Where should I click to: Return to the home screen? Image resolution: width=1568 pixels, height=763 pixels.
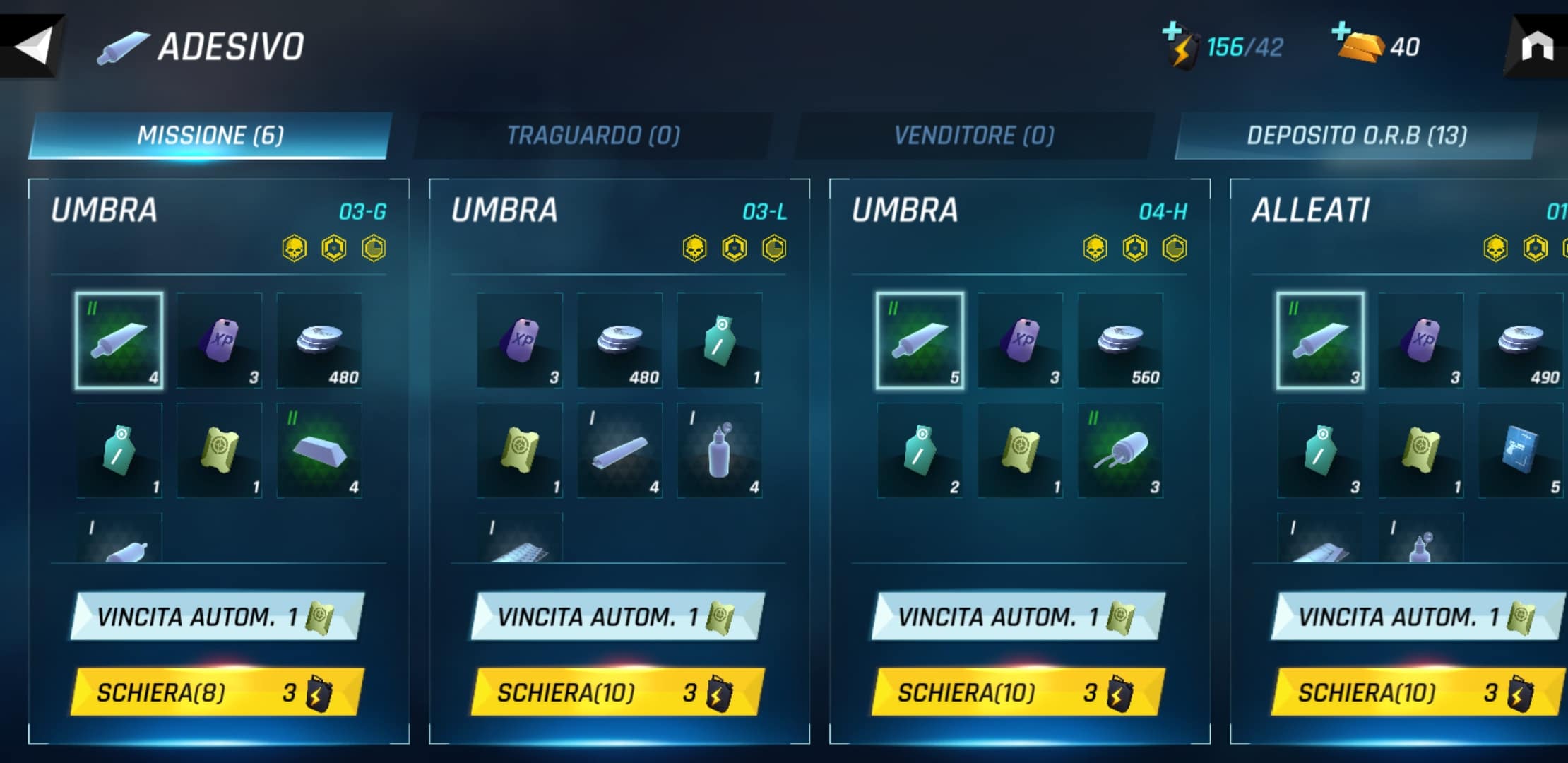[1536, 48]
